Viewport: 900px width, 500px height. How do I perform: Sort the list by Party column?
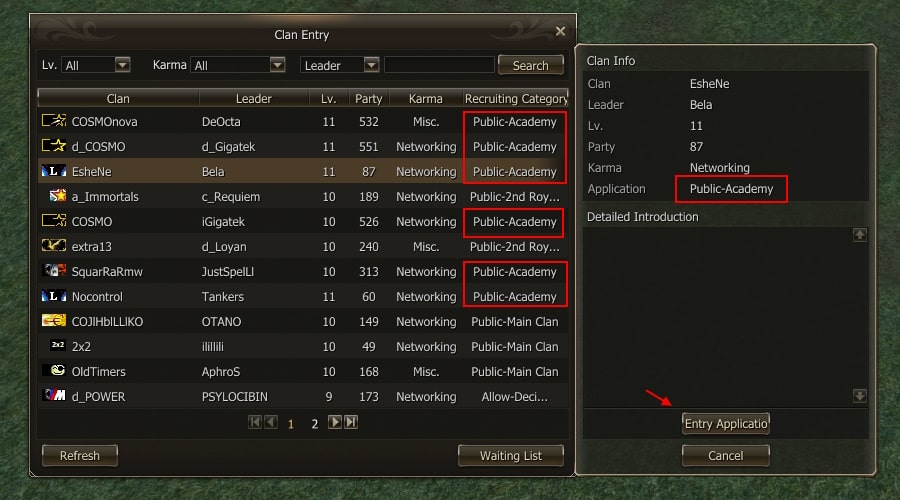368,98
